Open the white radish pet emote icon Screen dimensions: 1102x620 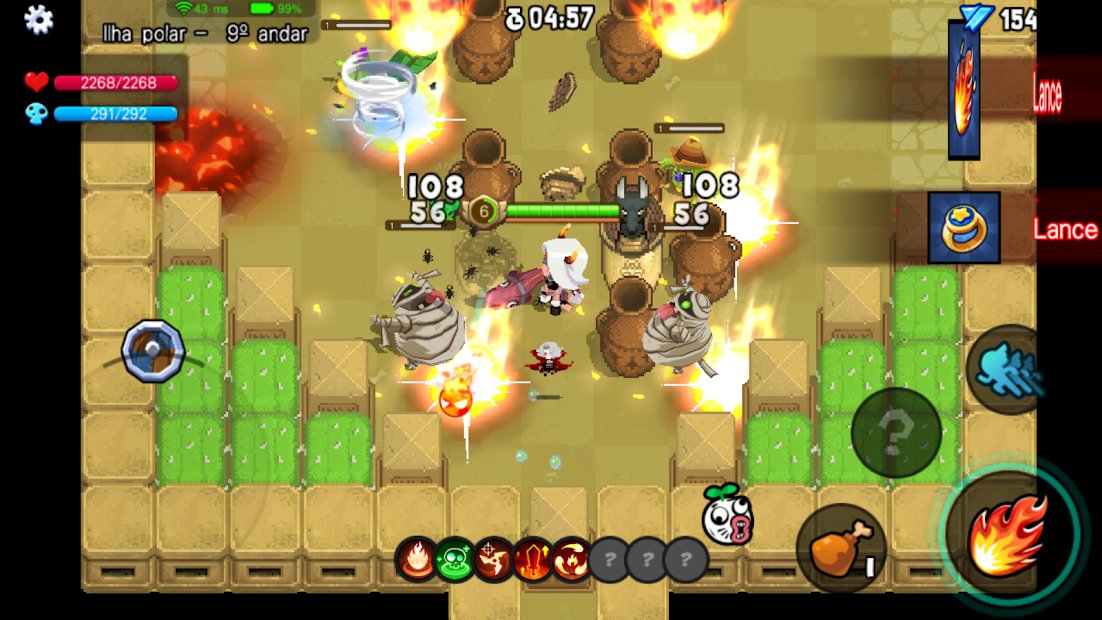tap(727, 515)
